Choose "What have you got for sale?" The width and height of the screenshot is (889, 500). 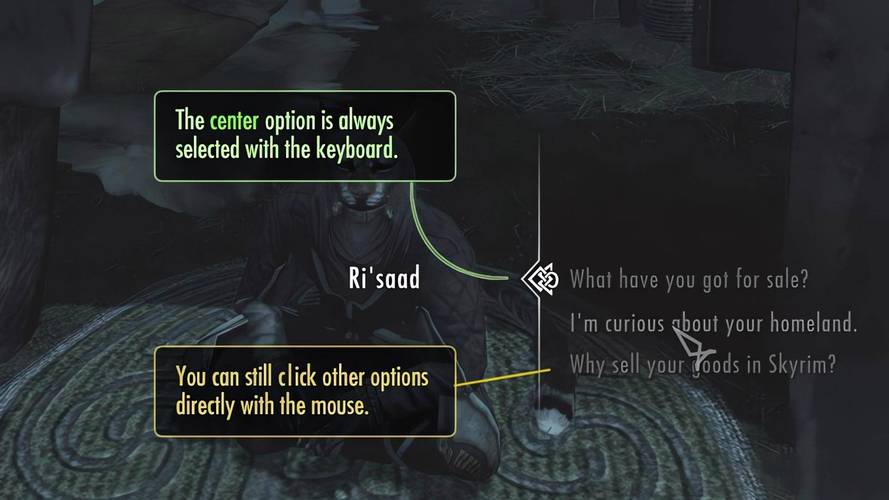click(688, 279)
